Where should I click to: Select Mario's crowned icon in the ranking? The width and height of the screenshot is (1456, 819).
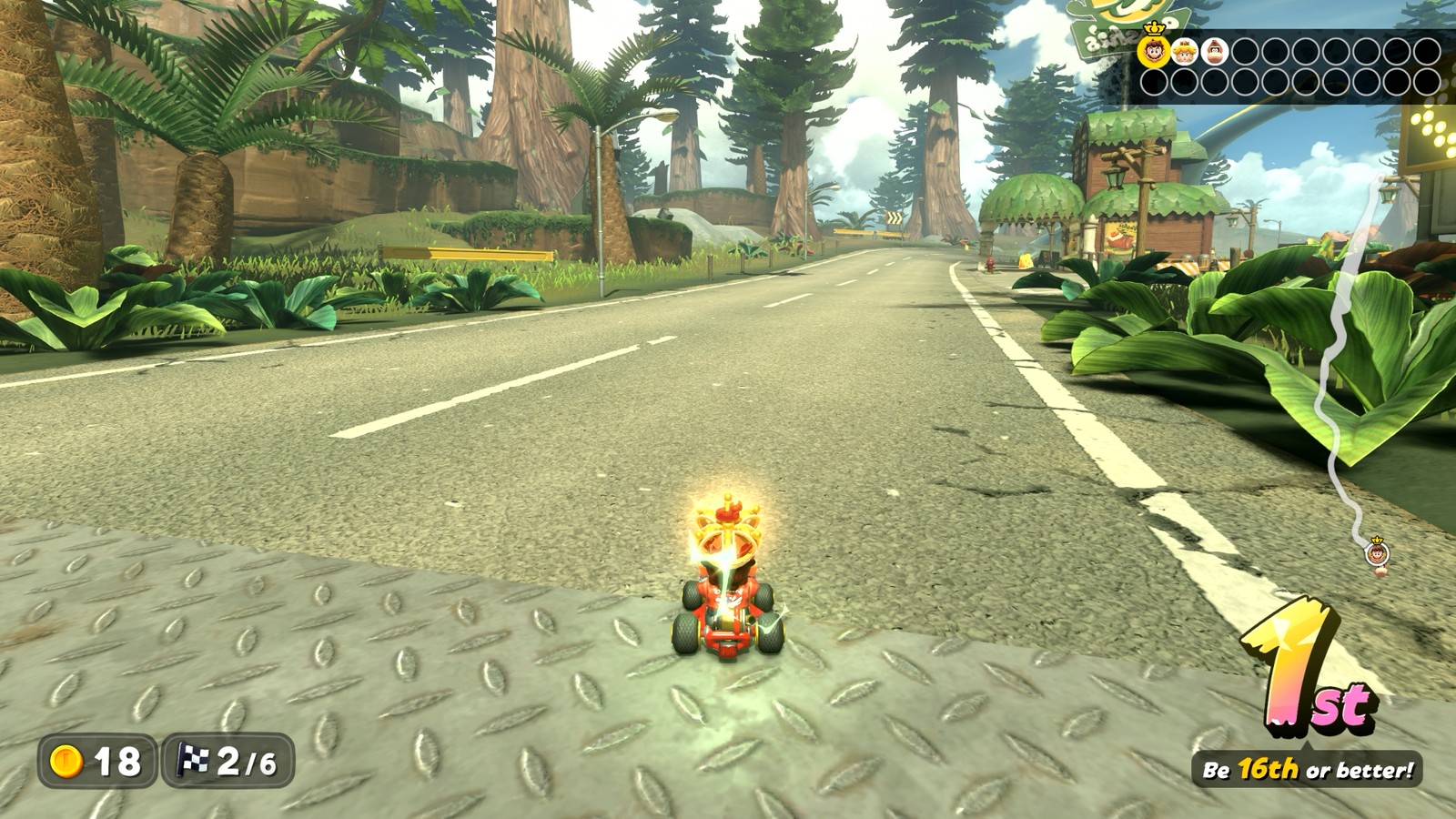coord(1154,51)
